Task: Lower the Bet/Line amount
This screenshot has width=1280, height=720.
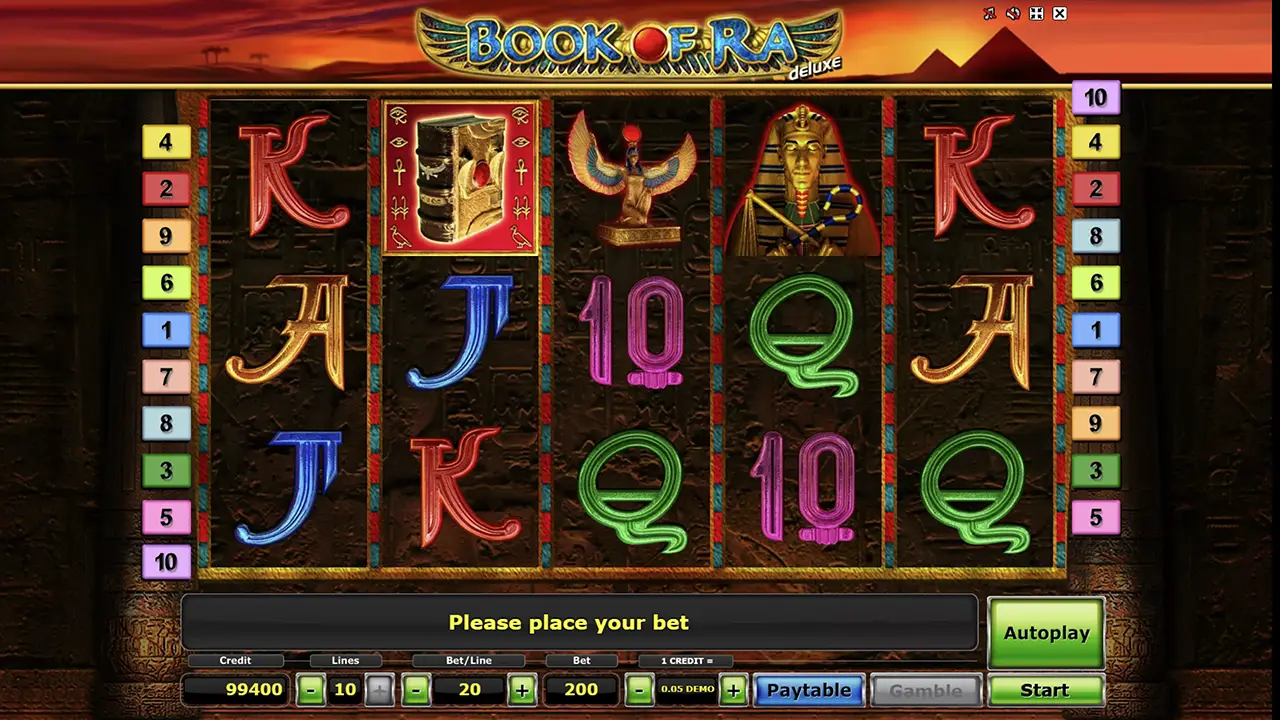Action: (417, 690)
